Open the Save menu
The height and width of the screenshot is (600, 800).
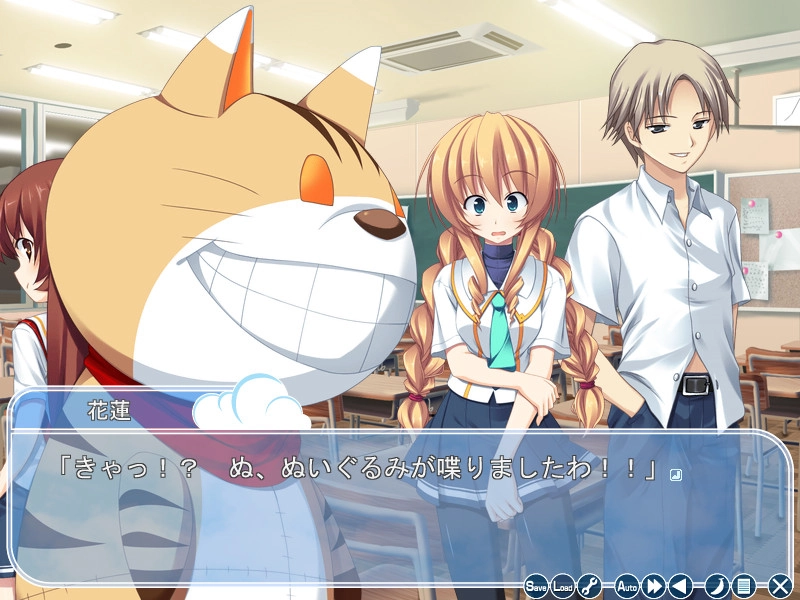(537, 586)
